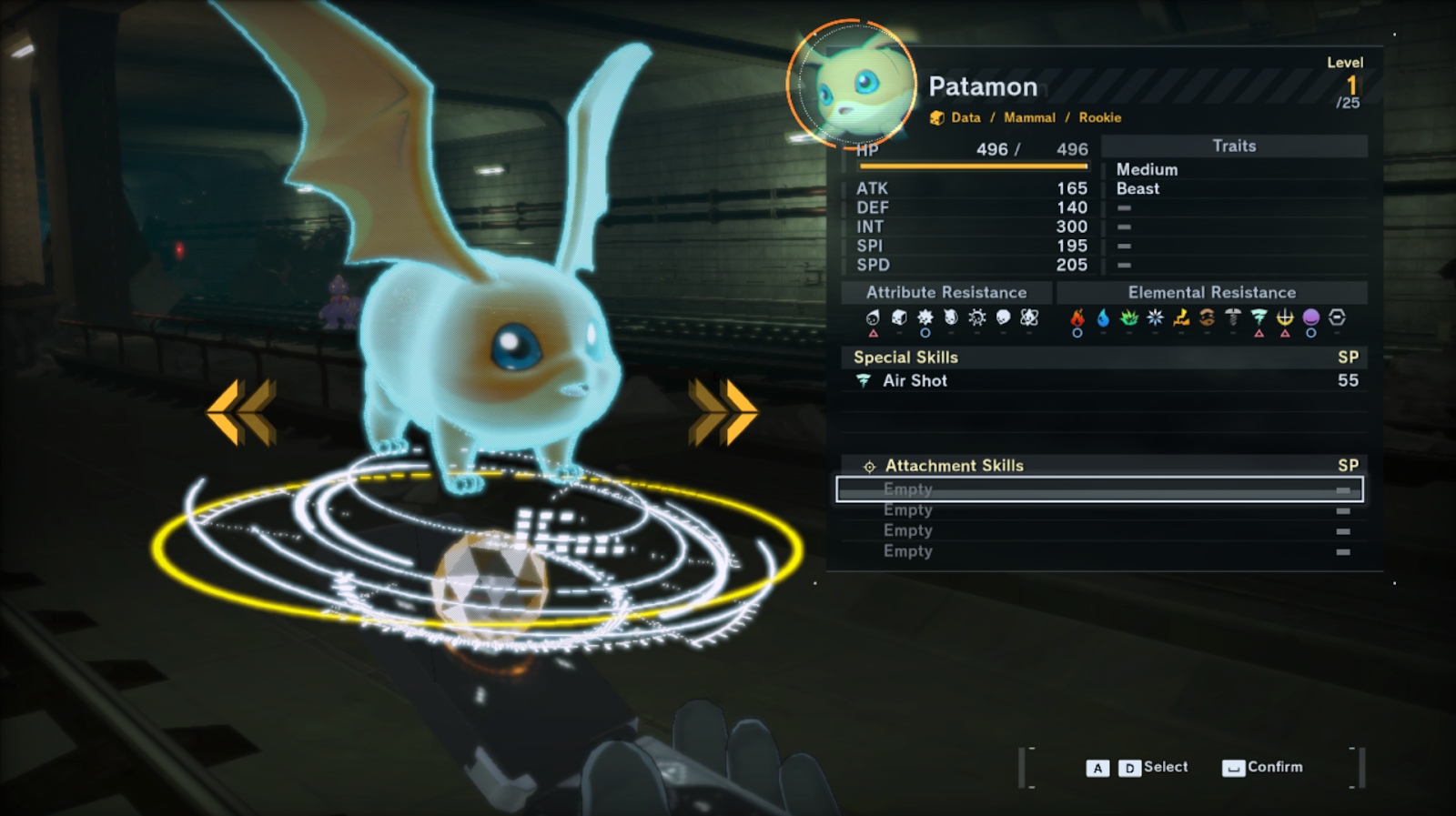Image resolution: width=1456 pixels, height=816 pixels.
Task: Select the water drop resistance icon
Action: (1103, 317)
